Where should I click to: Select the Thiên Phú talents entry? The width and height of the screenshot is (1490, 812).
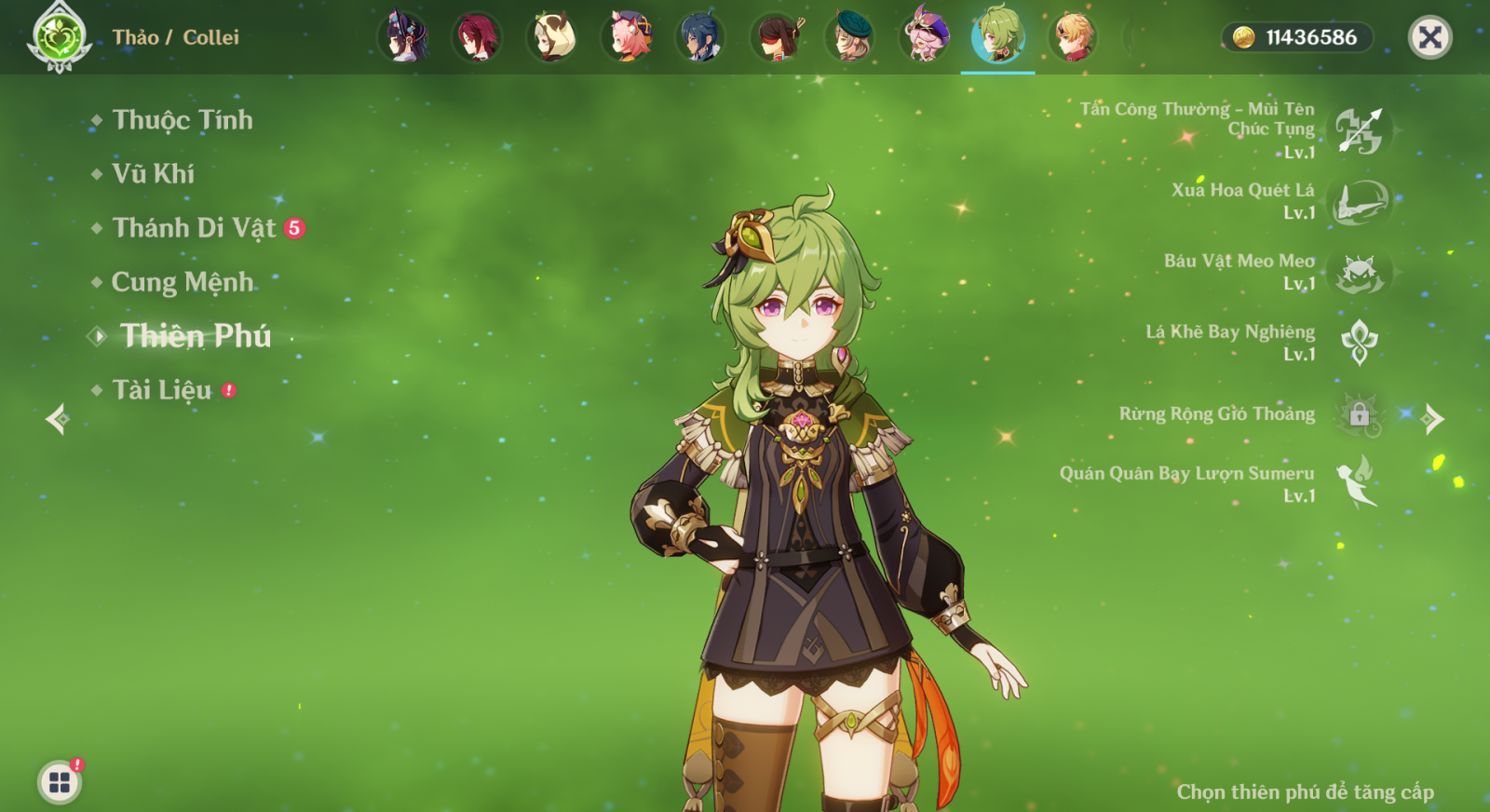coord(195,336)
